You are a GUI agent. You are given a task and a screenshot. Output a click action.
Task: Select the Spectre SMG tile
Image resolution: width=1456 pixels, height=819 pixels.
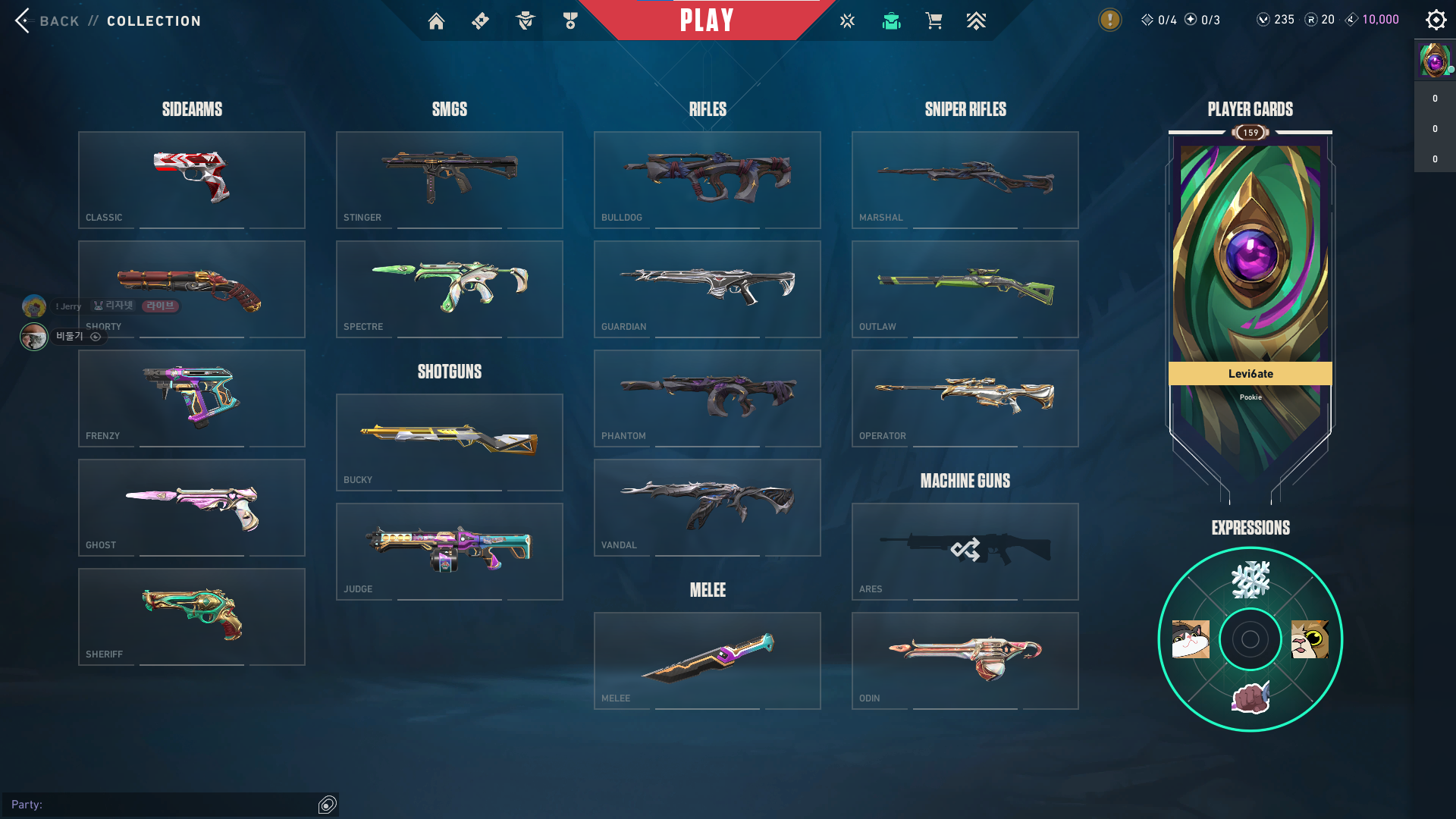pyautogui.click(x=450, y=289)
